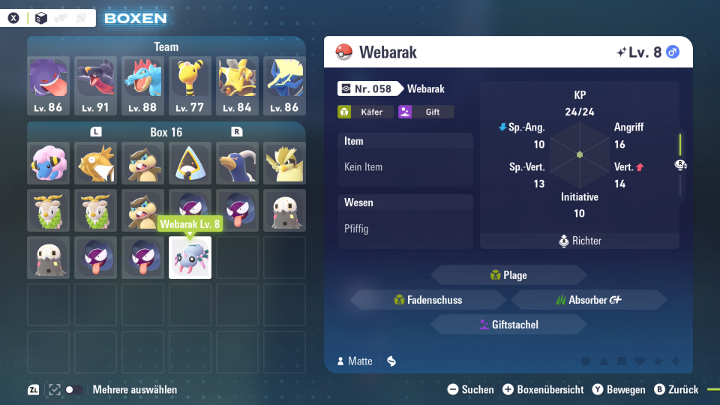Select the Lv. 86 Gengar team slot
Image resolution: width=720 pixels, height=405 pixels.
48,84
